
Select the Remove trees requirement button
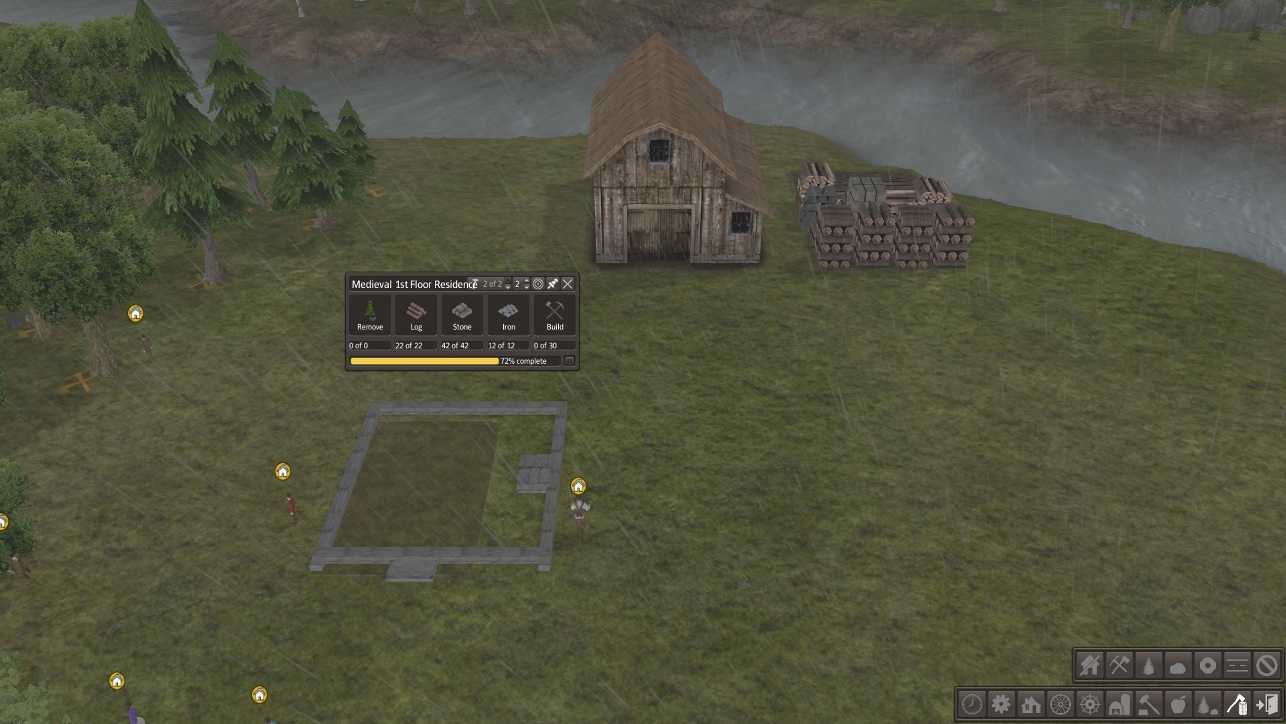(370, 315)
